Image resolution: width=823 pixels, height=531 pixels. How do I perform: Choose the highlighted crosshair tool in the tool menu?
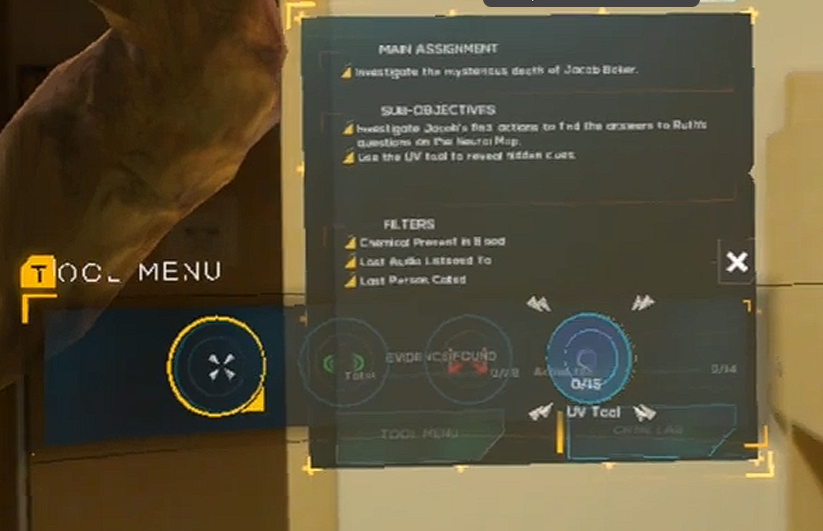pyautogui.click(x=215, y=364)
